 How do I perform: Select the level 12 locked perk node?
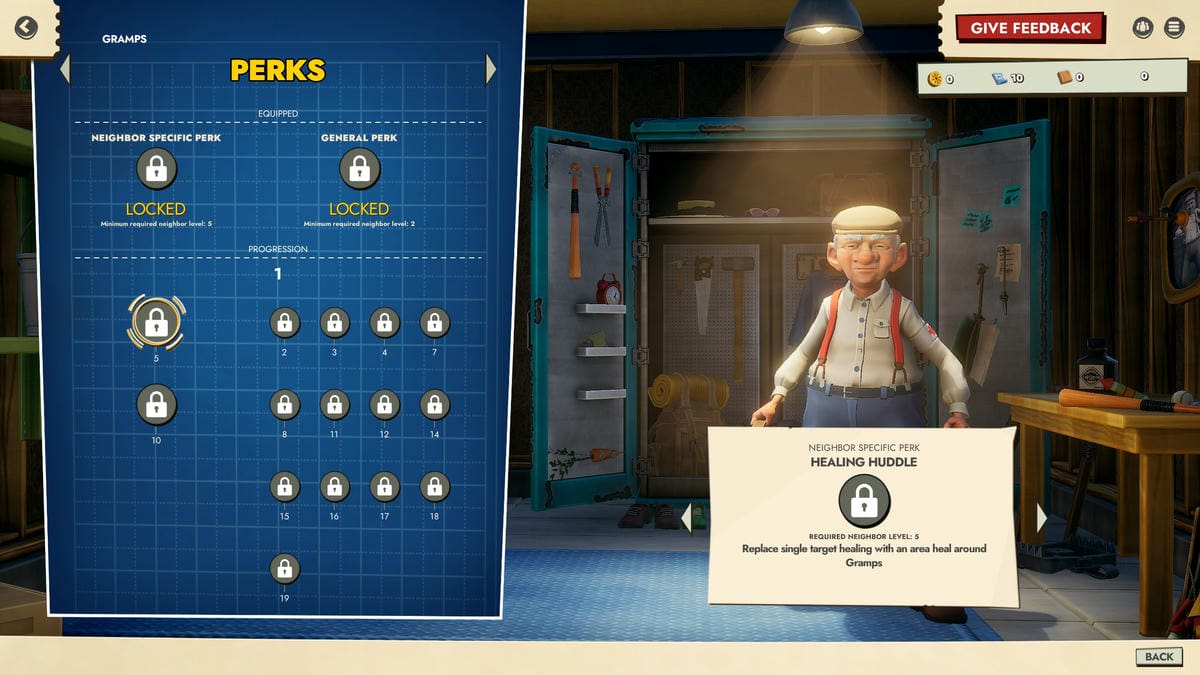pos(384,405)
